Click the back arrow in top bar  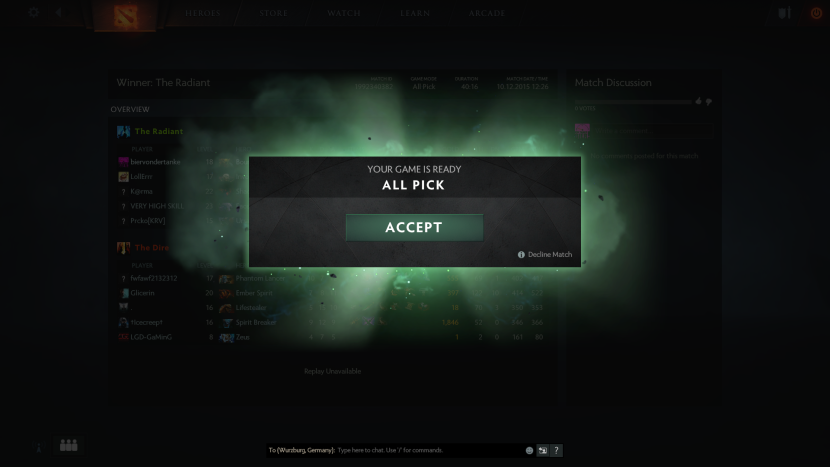tap(58, 13)
